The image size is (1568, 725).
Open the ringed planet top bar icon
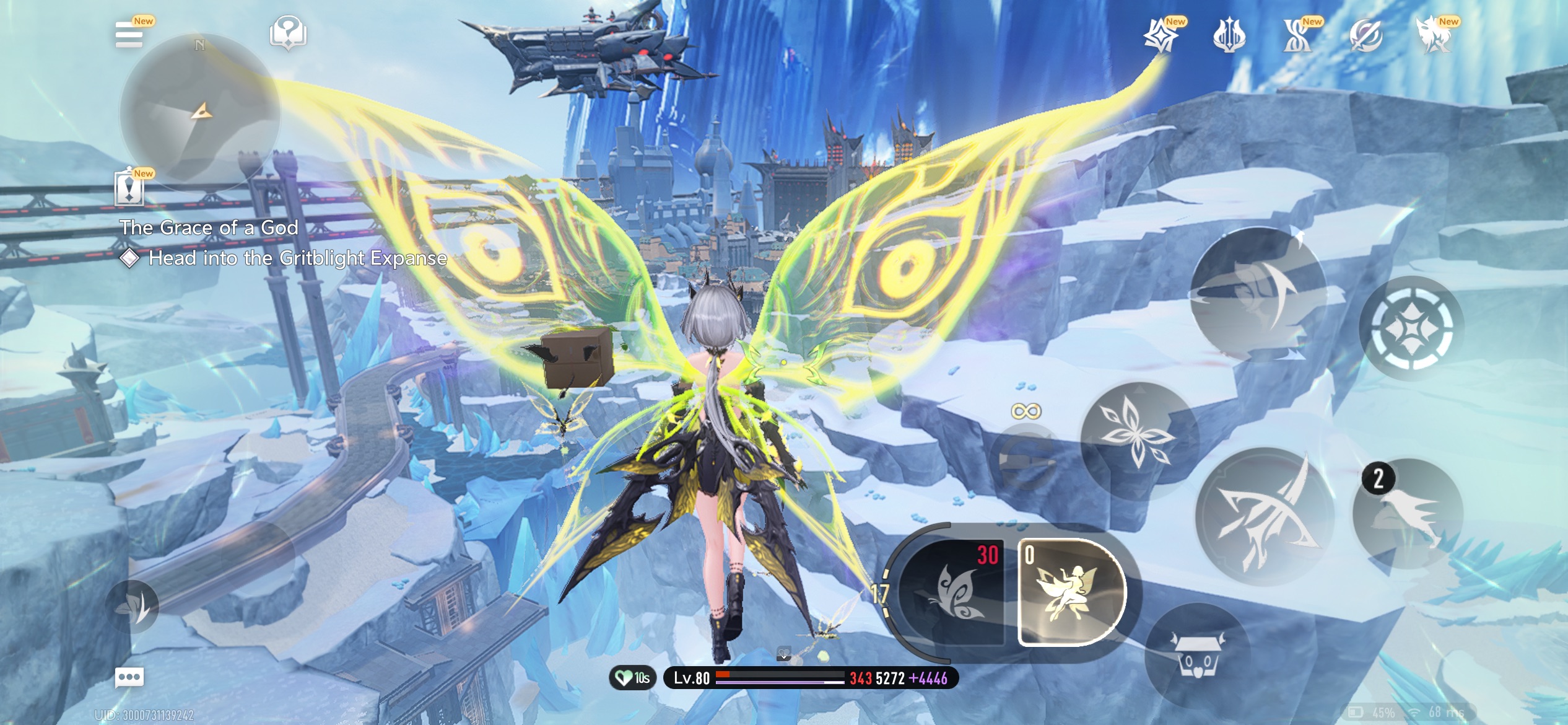pyautogui.click(x=1365, y=35)
